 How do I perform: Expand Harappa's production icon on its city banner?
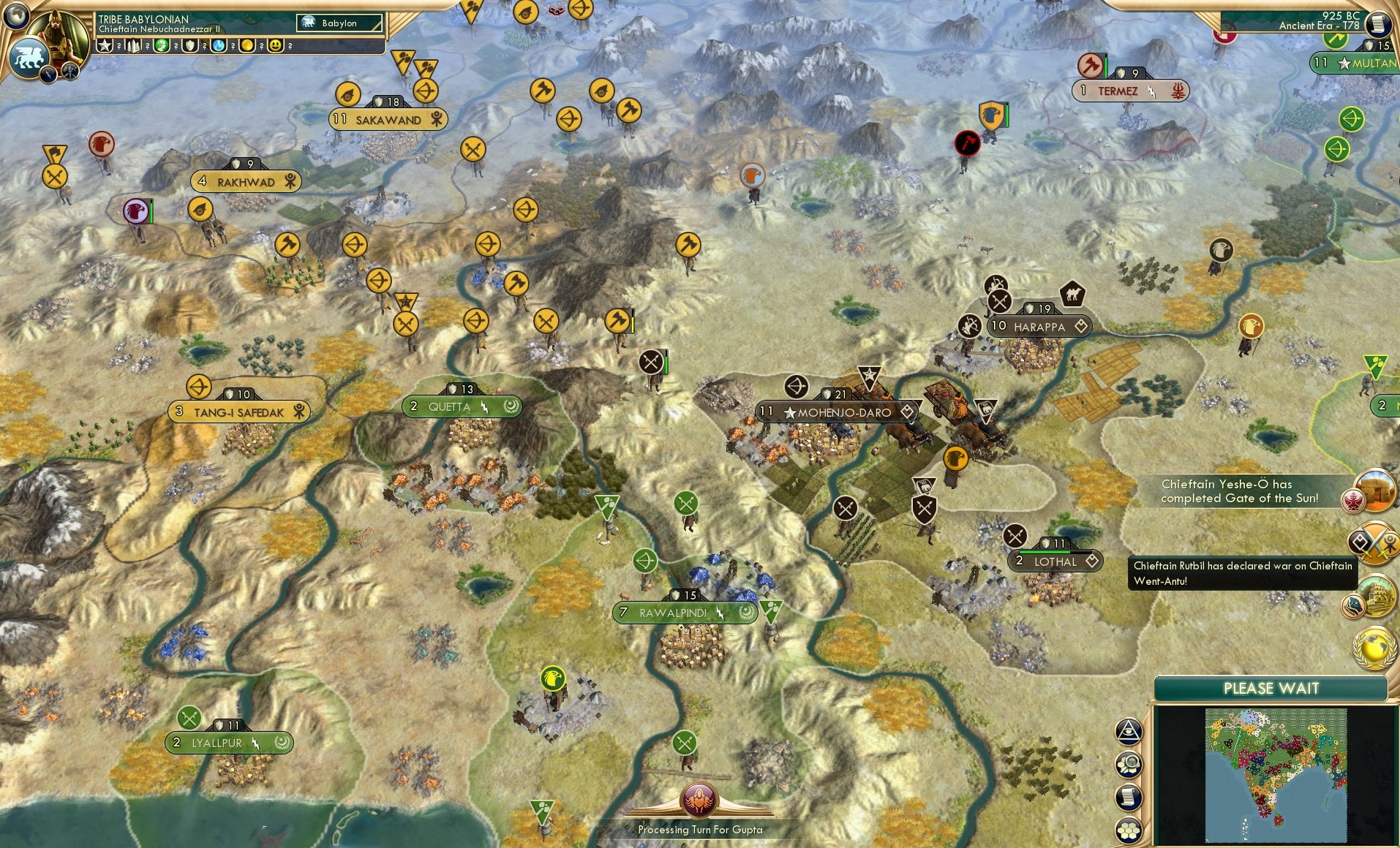(1081, 327)
